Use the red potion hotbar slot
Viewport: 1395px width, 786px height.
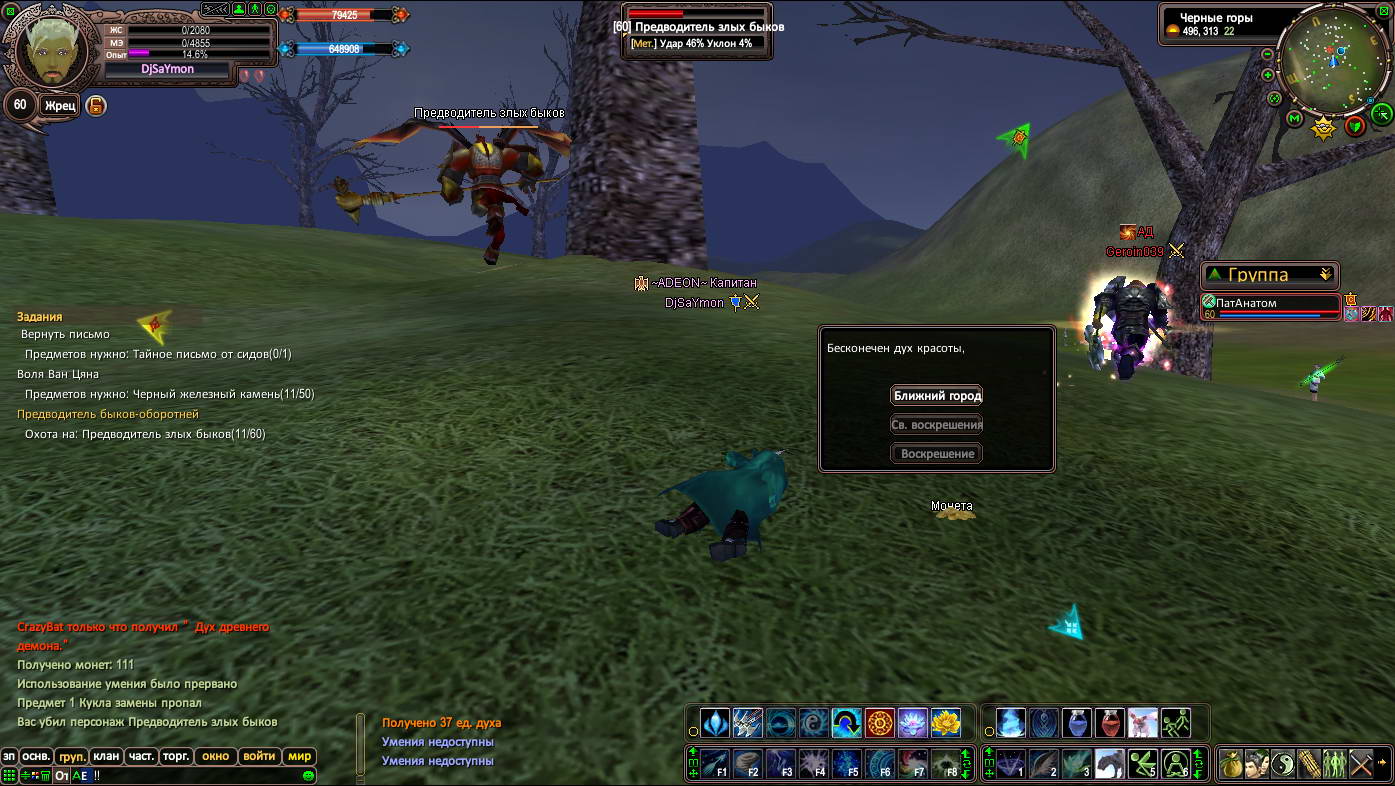point(1110,723)
